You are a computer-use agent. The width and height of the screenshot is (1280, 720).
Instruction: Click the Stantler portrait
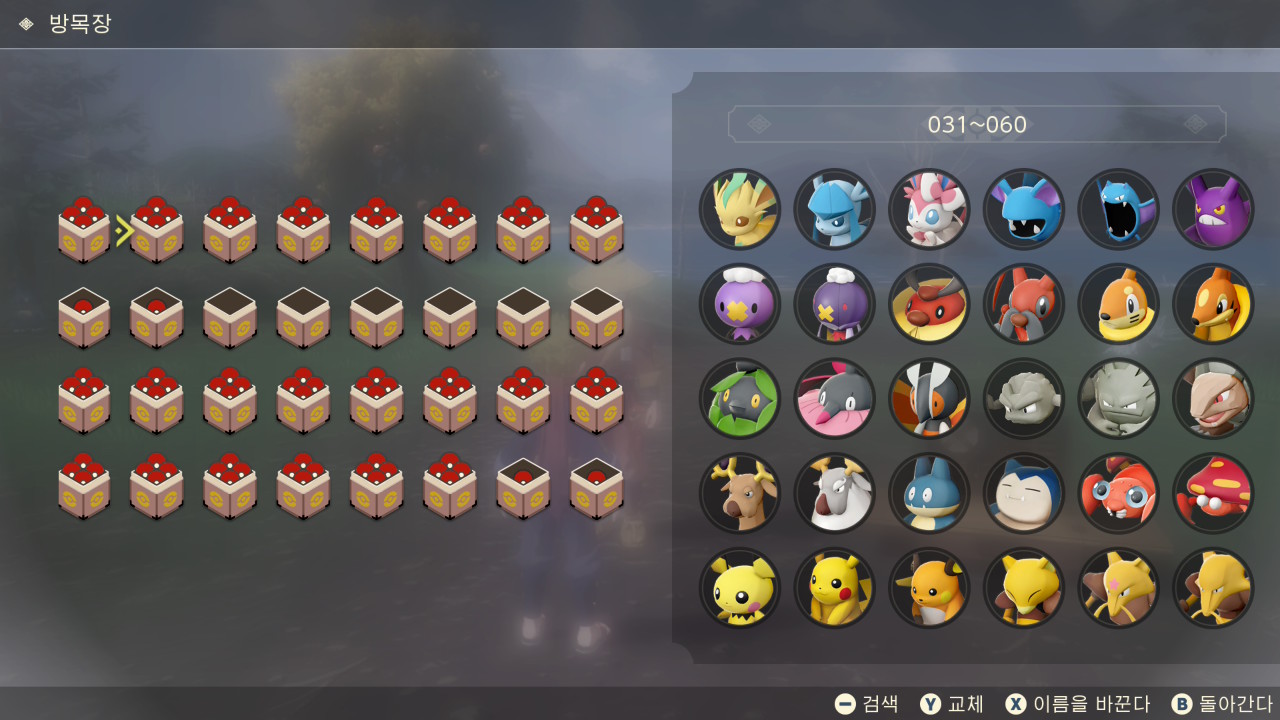pyautogui.click(x=740, y=493)
